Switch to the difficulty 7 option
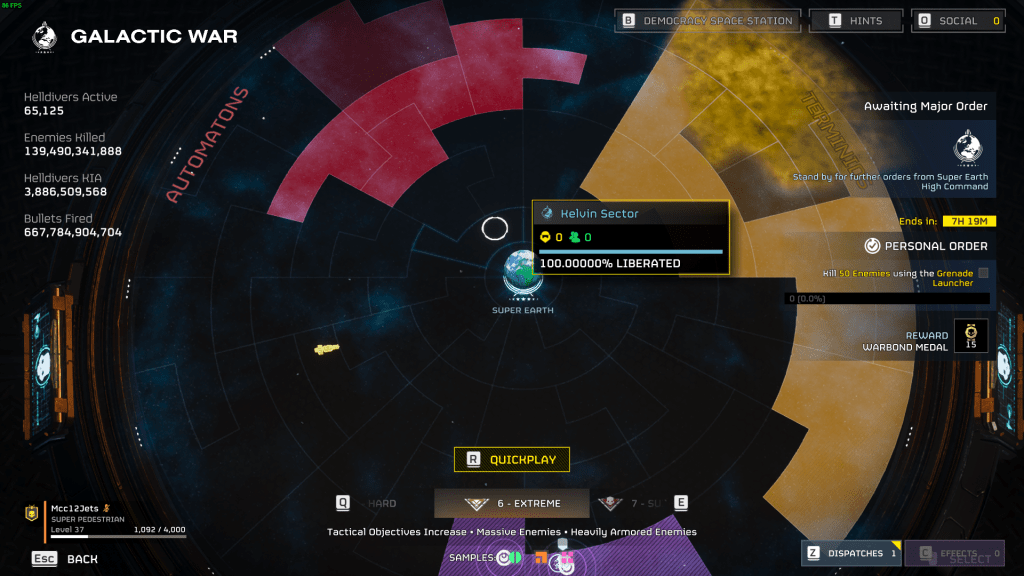The image size is (1024, 576). [642, 503]
